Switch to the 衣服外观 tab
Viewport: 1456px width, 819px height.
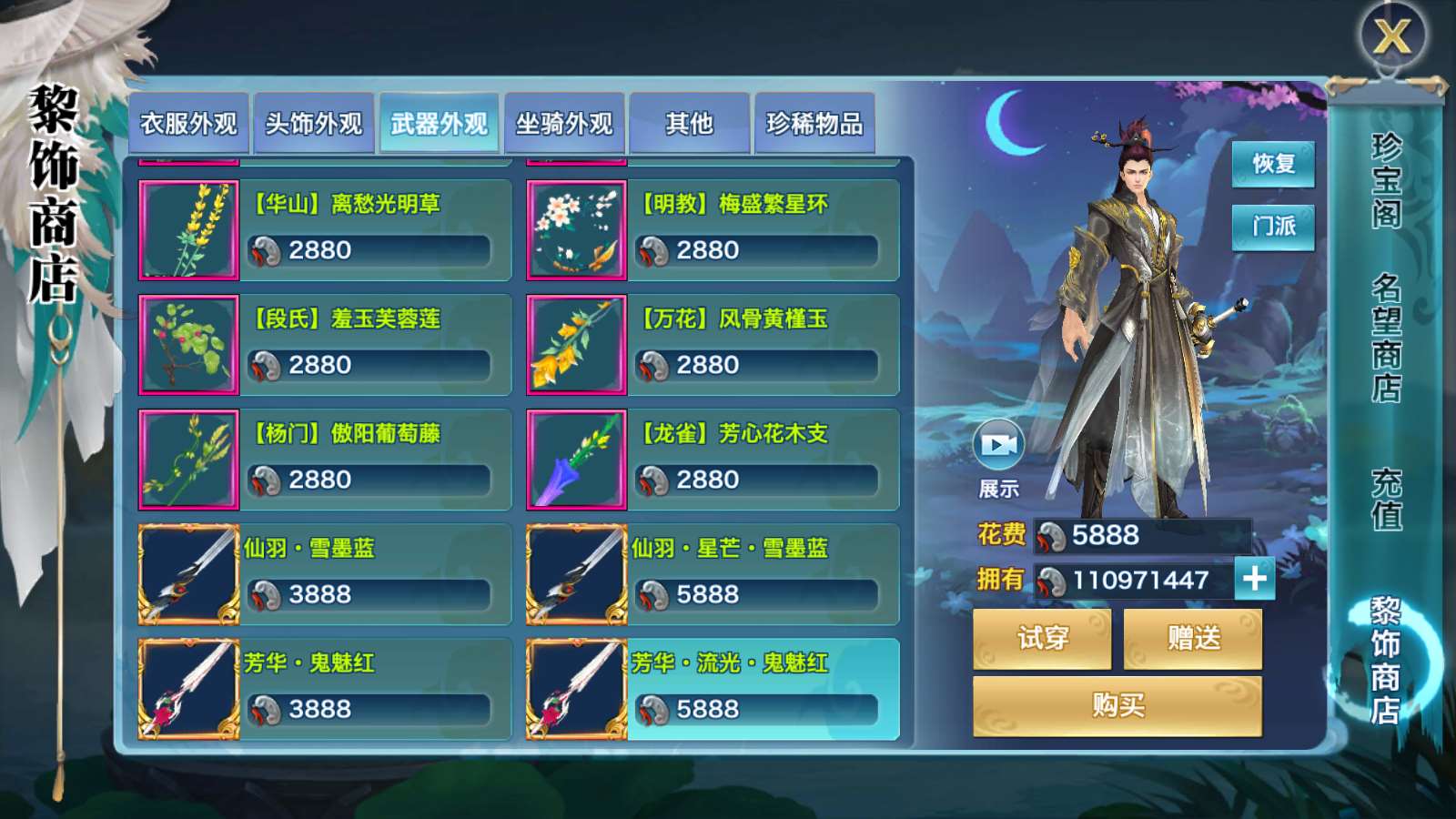(188, 124)
